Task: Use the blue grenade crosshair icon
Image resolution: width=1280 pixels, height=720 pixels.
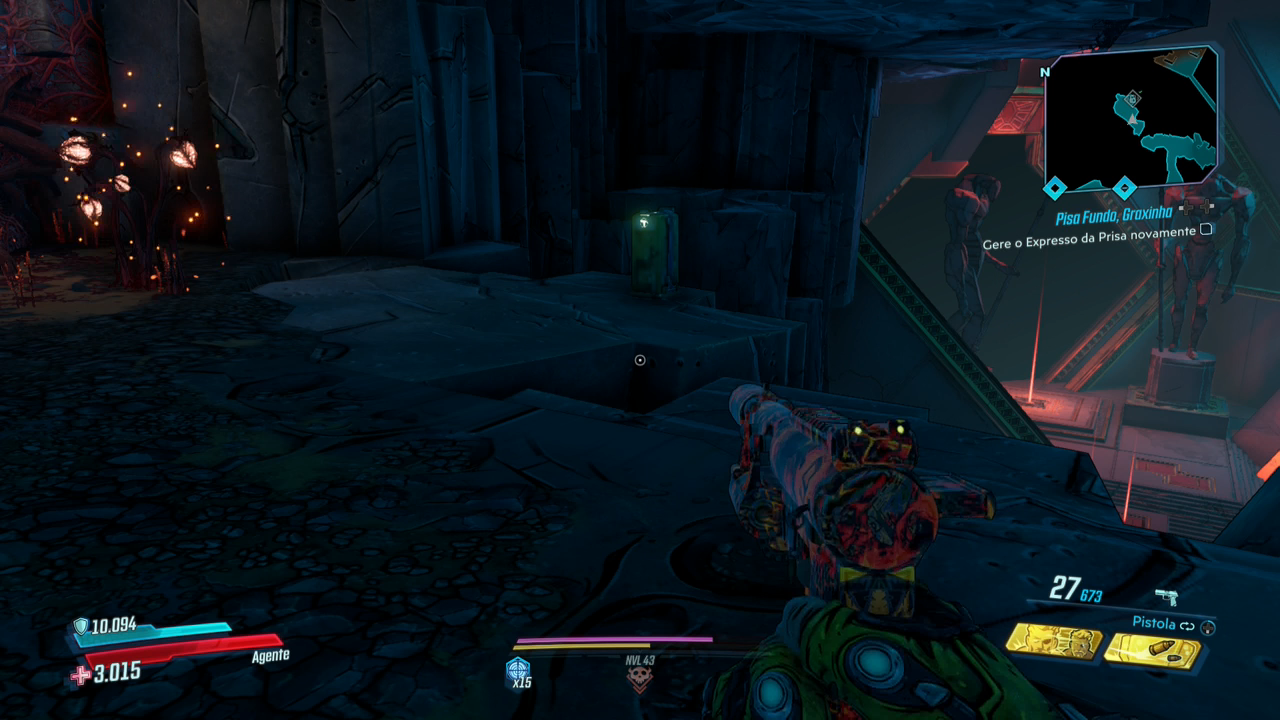Action: 518,670
